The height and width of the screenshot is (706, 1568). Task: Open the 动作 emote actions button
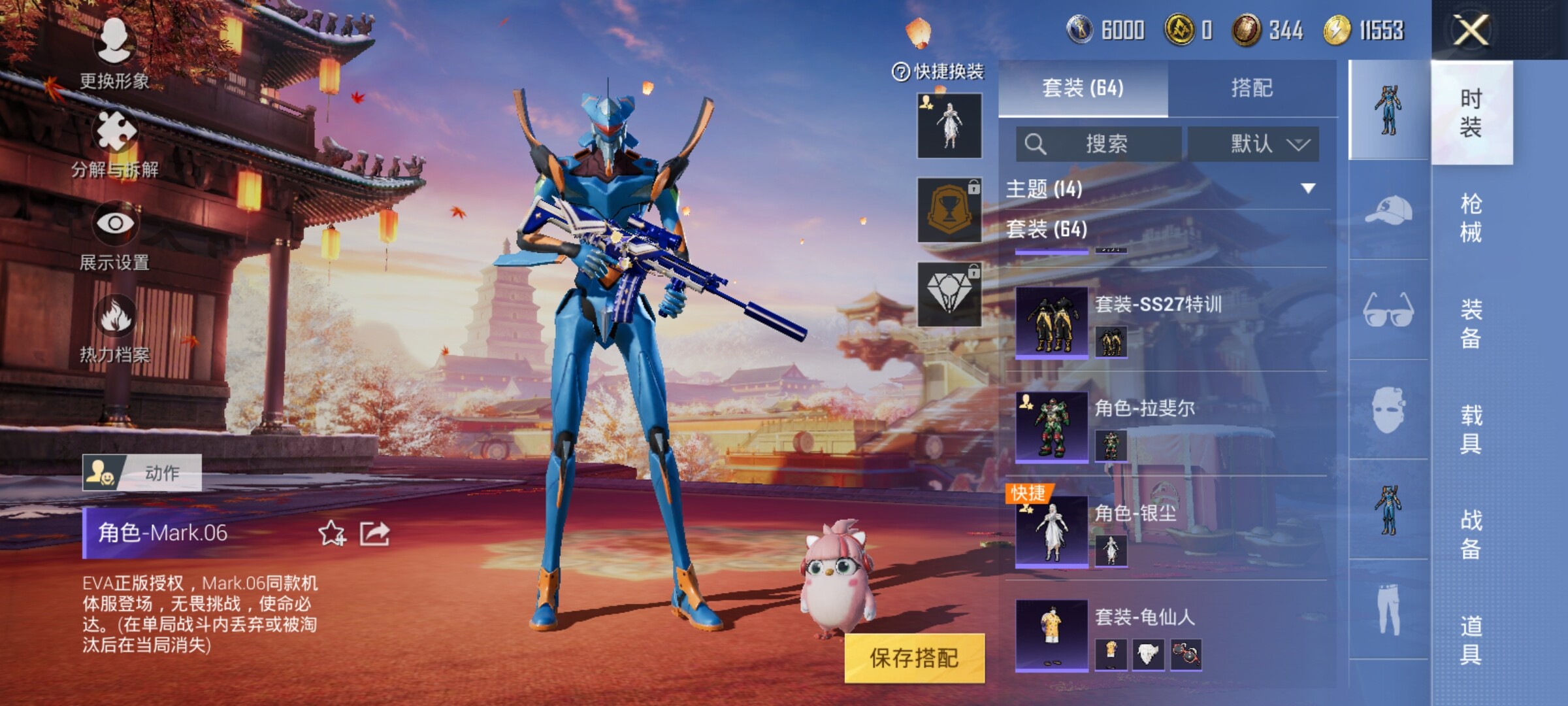point(142,473)
